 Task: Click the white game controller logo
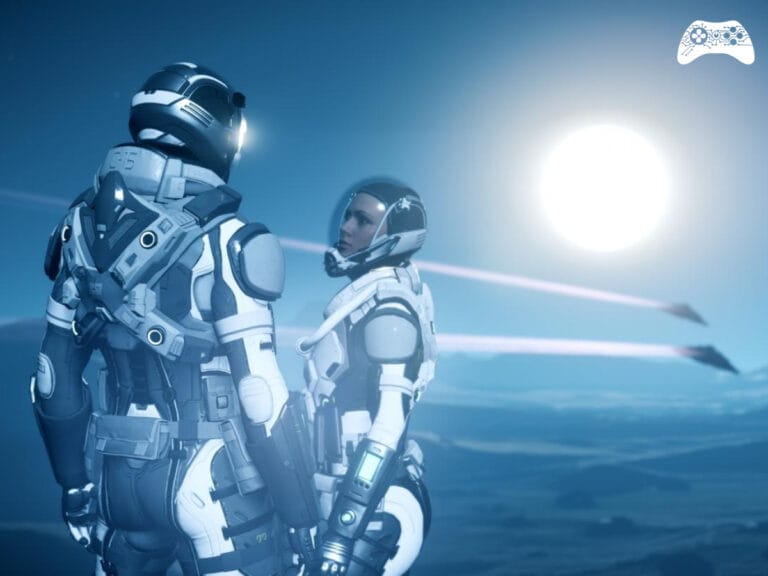[x=715, y=41]
